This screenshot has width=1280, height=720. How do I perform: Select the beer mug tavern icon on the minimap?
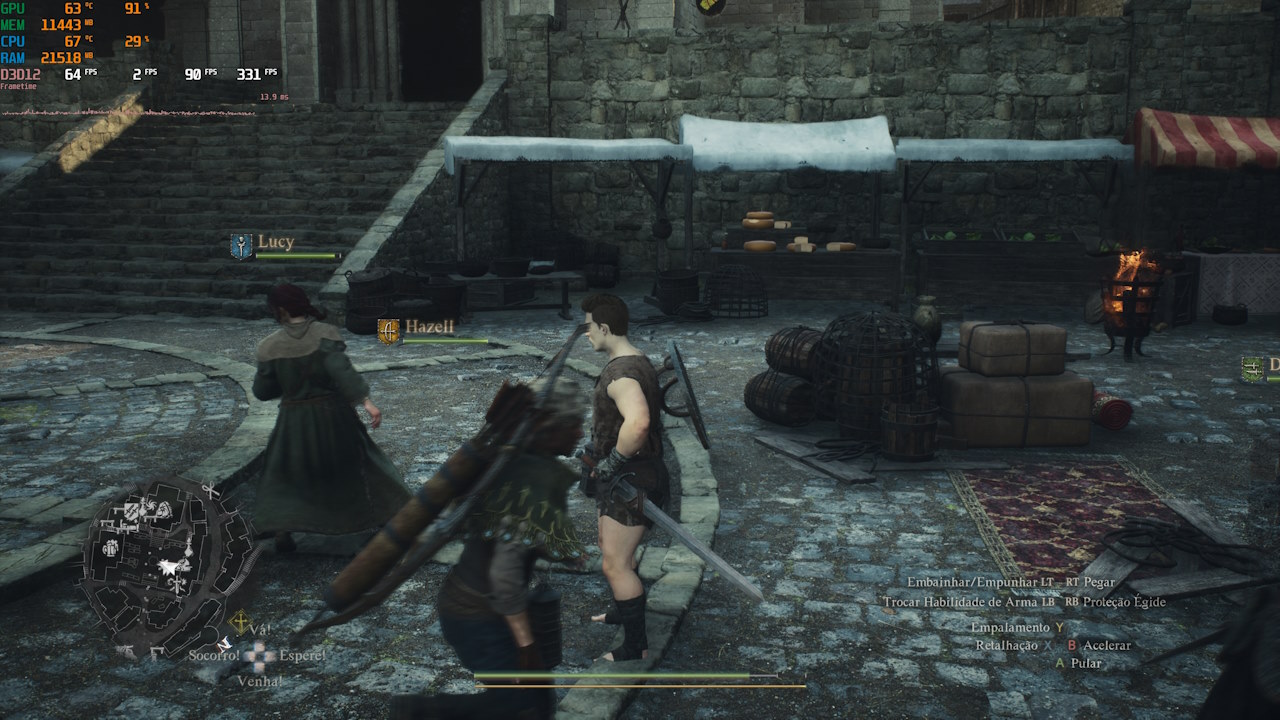pyautogui.click(x=110, y=548)
